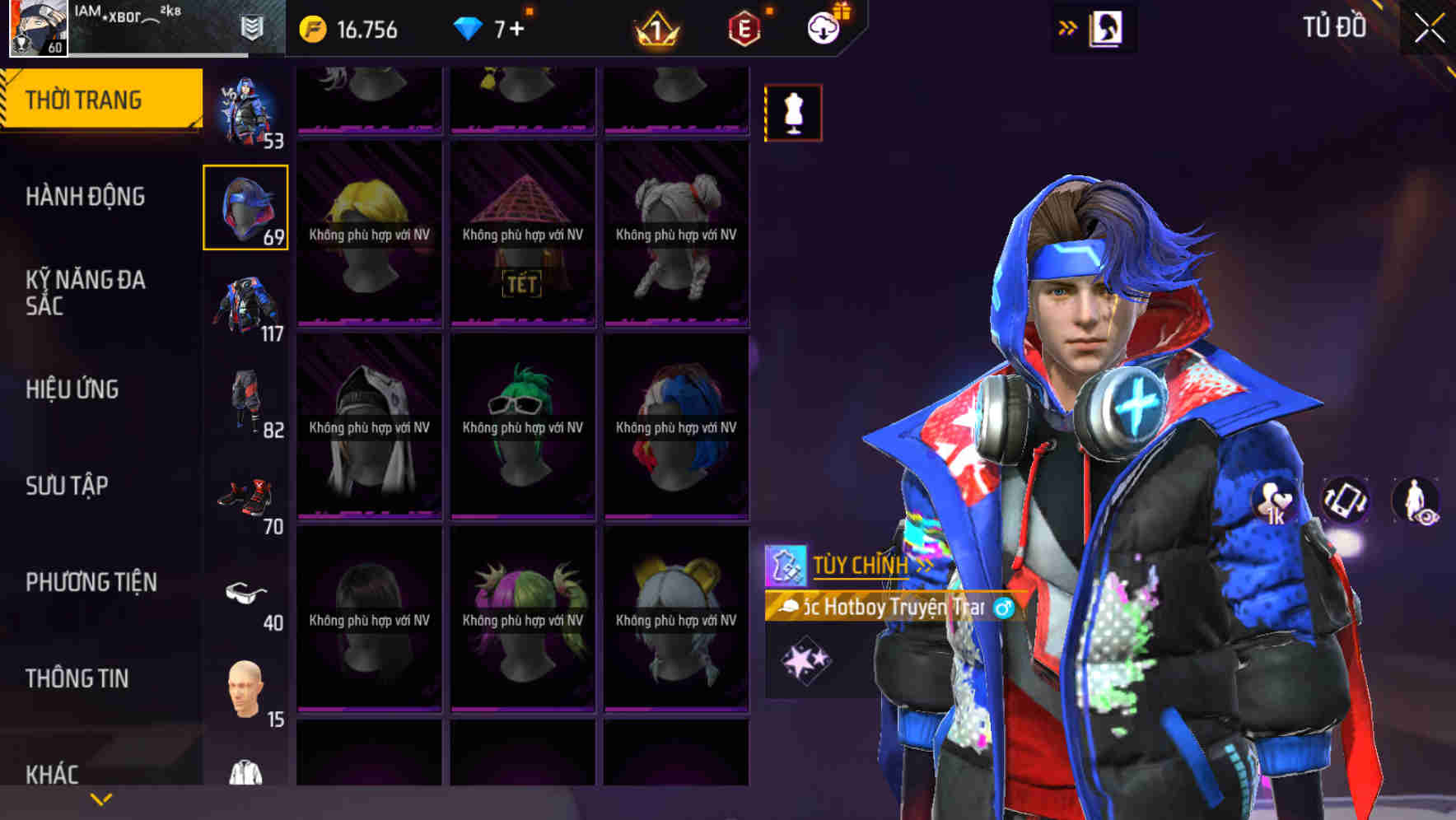
Task: Select the pants category icon
Action: (x=245, y=399)
